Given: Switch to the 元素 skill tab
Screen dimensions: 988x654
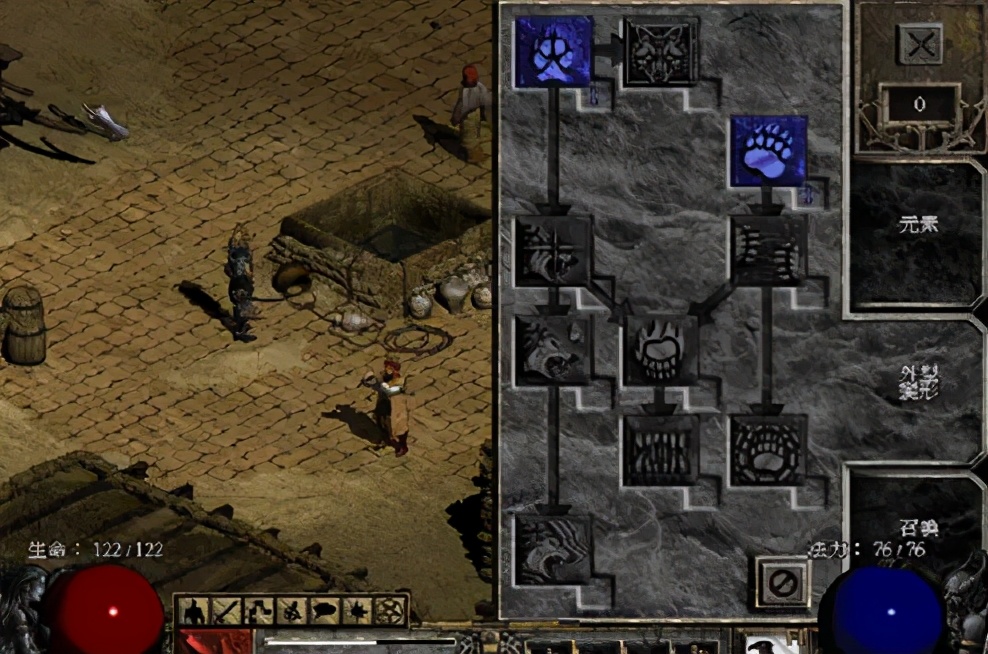Looking at the screenshot, I should point(918,226).
